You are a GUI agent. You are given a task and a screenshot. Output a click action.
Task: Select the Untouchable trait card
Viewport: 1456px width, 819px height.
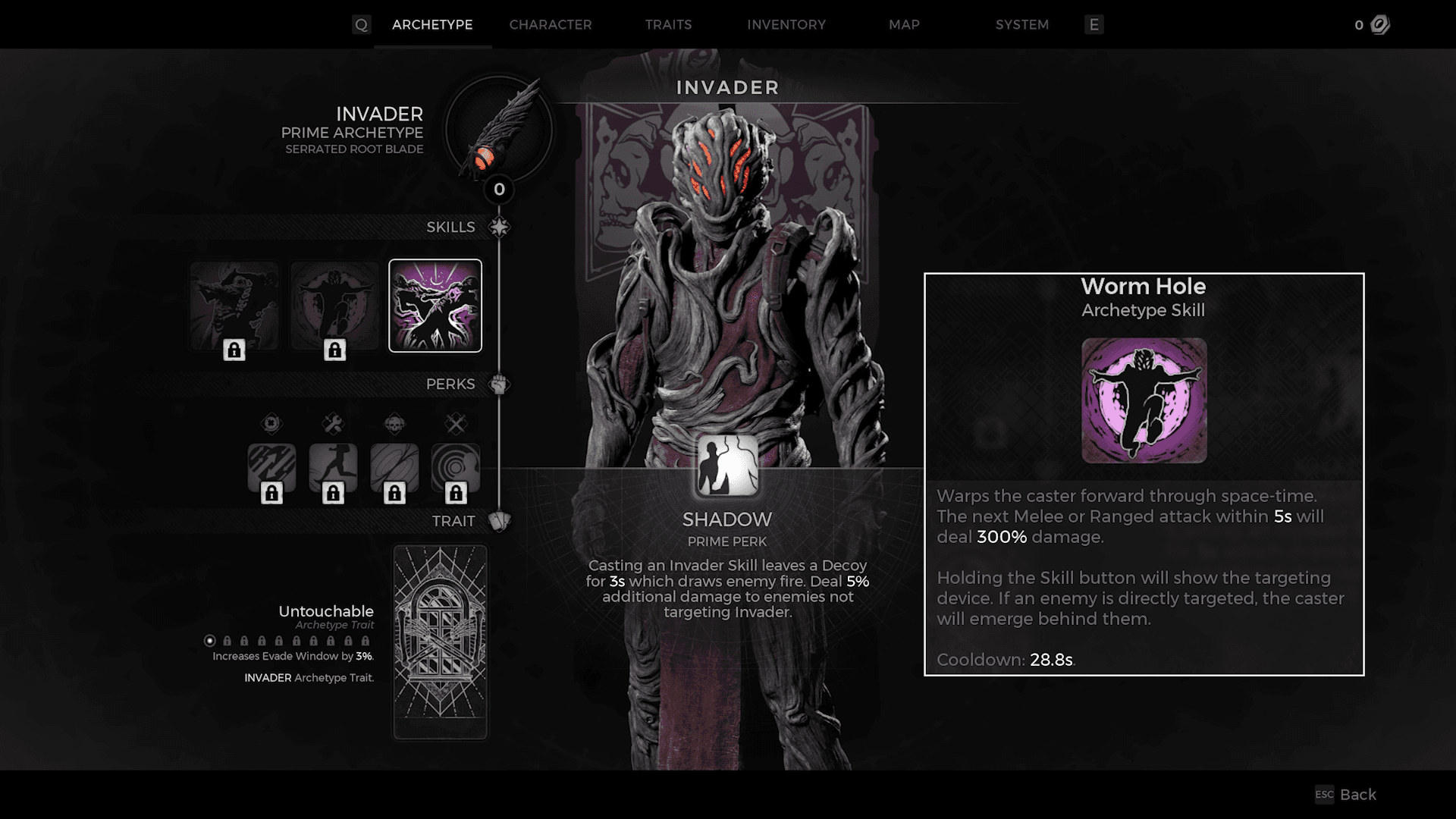pyautogui.click(x=440, y=642)
